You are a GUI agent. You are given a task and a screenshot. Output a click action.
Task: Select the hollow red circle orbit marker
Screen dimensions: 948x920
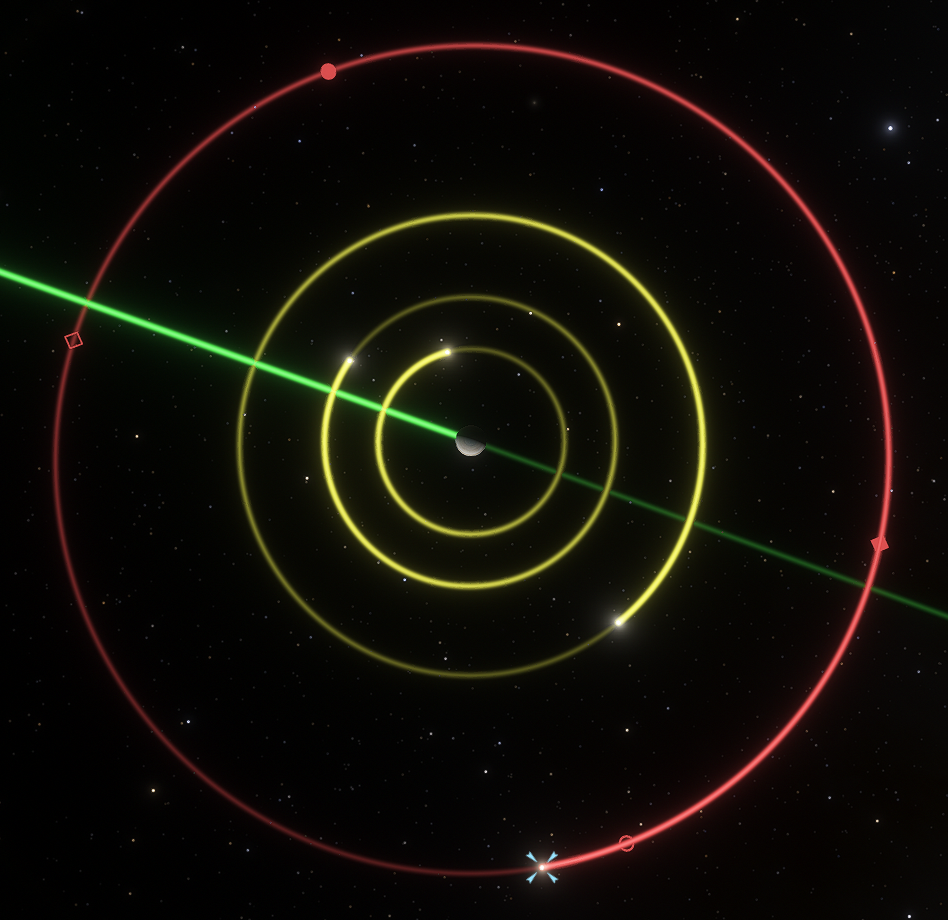626,843
